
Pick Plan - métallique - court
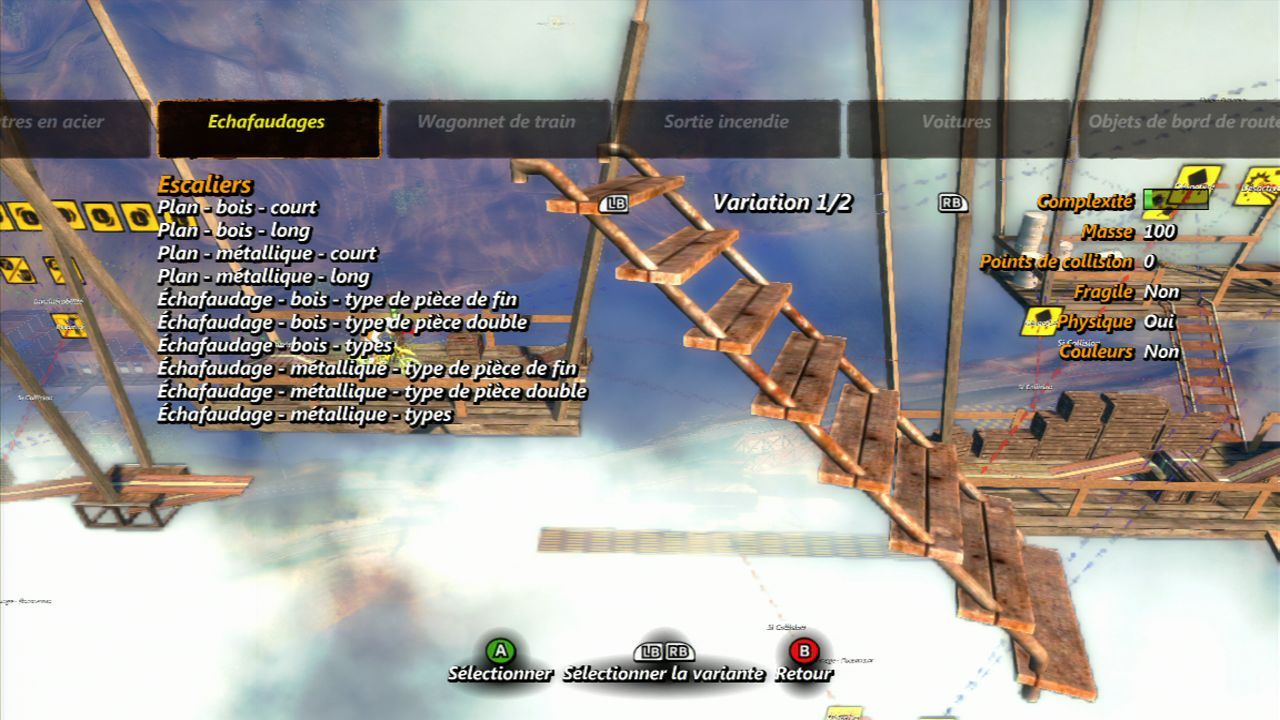point(267,254)
